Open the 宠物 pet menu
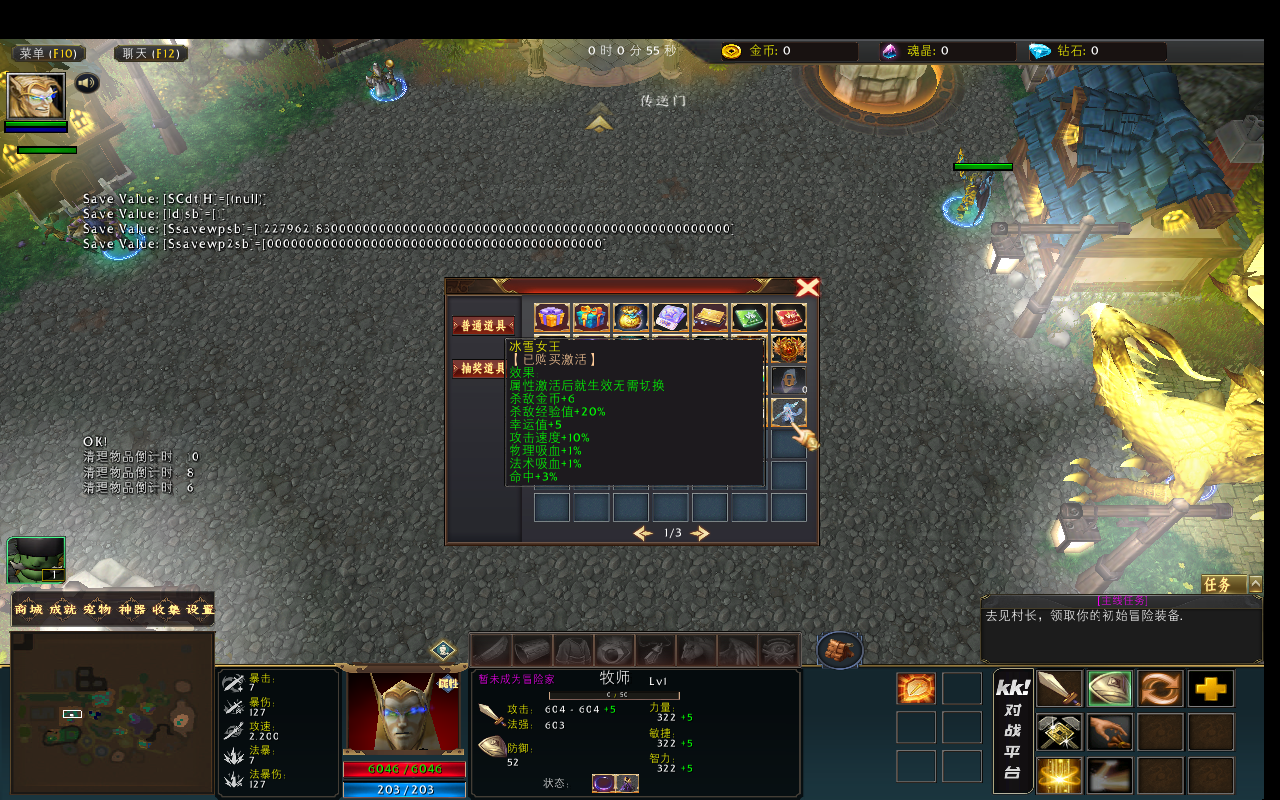This screenshot has height=800, width=1280. point(97,609)
